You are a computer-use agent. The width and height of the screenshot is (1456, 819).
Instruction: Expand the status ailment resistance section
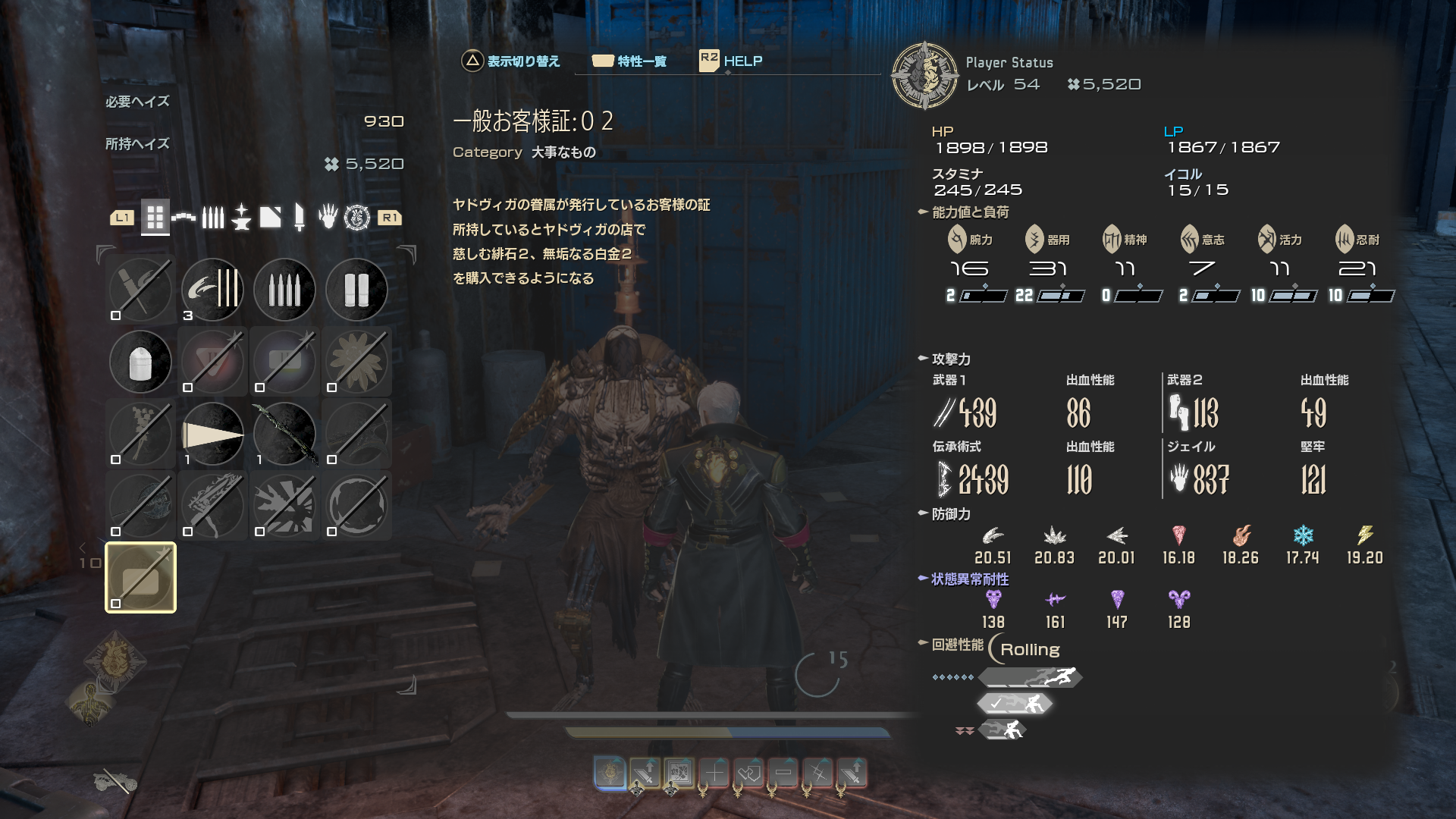(x=970, y=579)
